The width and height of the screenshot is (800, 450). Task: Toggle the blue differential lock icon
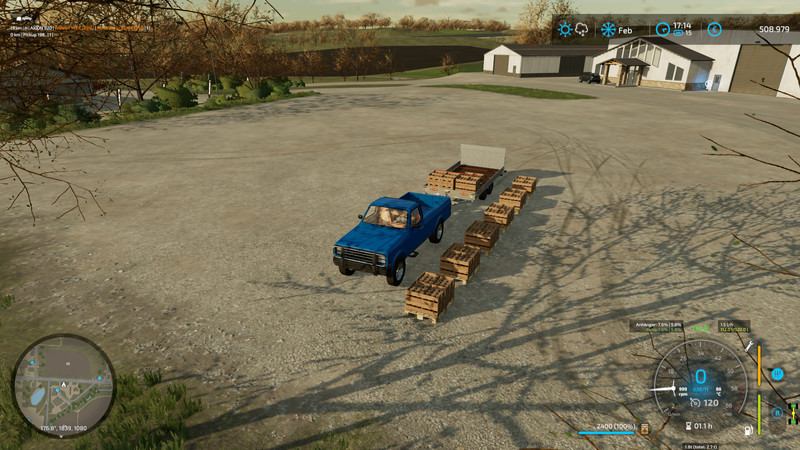pyautogui.click(x=777, y=374)
